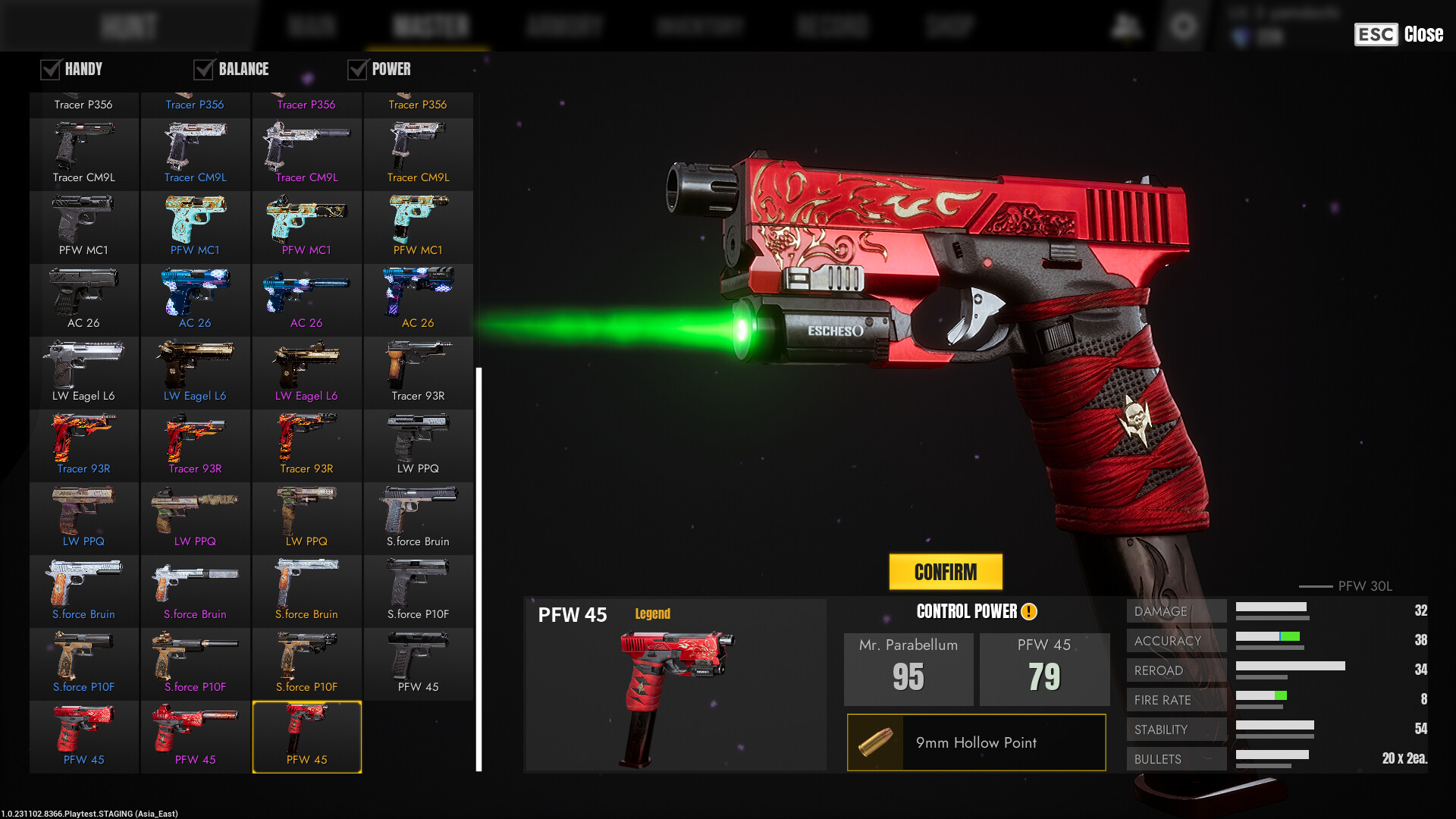Select the plain black PFW MC1 pistol
Screen dimensions: 1456x819
coord(83,226)
